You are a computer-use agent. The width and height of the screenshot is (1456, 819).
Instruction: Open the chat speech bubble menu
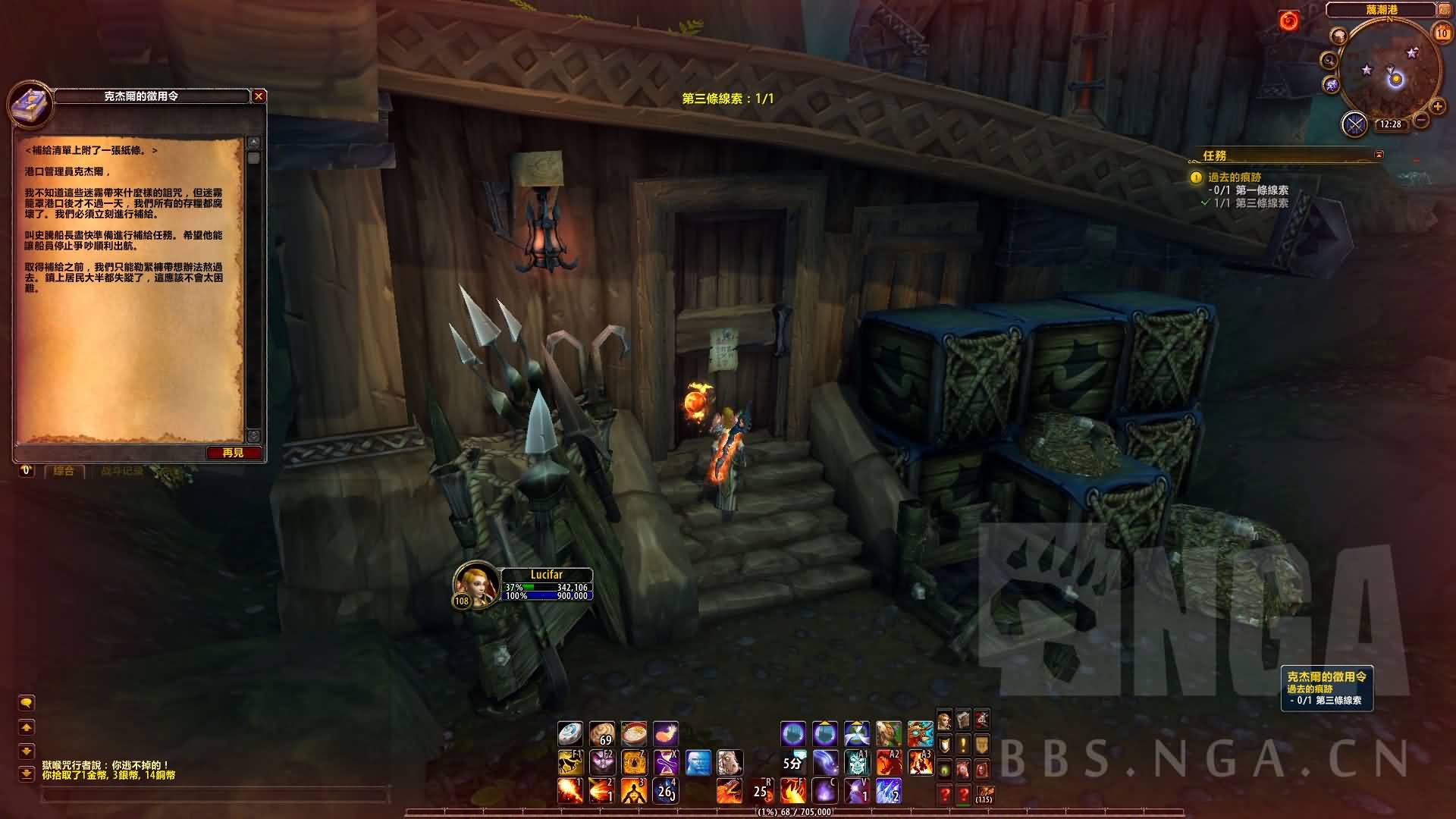tap(27, 703)
